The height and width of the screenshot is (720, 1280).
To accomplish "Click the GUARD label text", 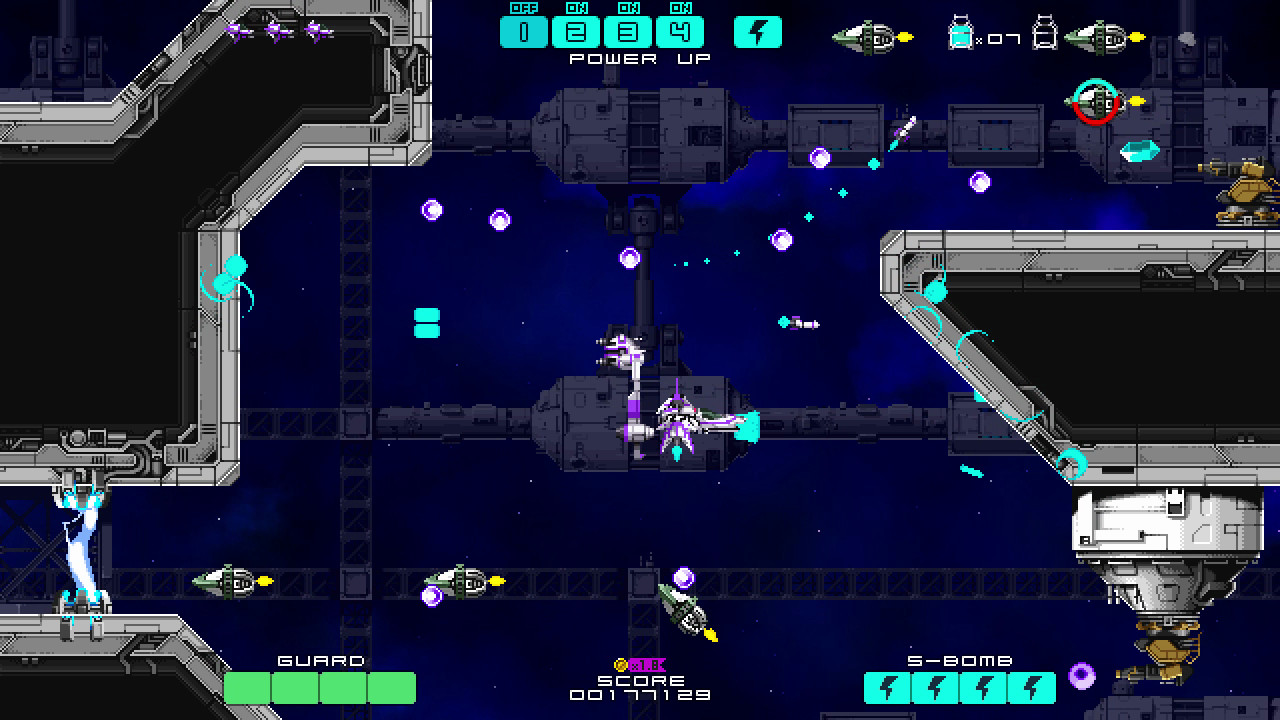I will pyautogui.click(x=321, y=660).
